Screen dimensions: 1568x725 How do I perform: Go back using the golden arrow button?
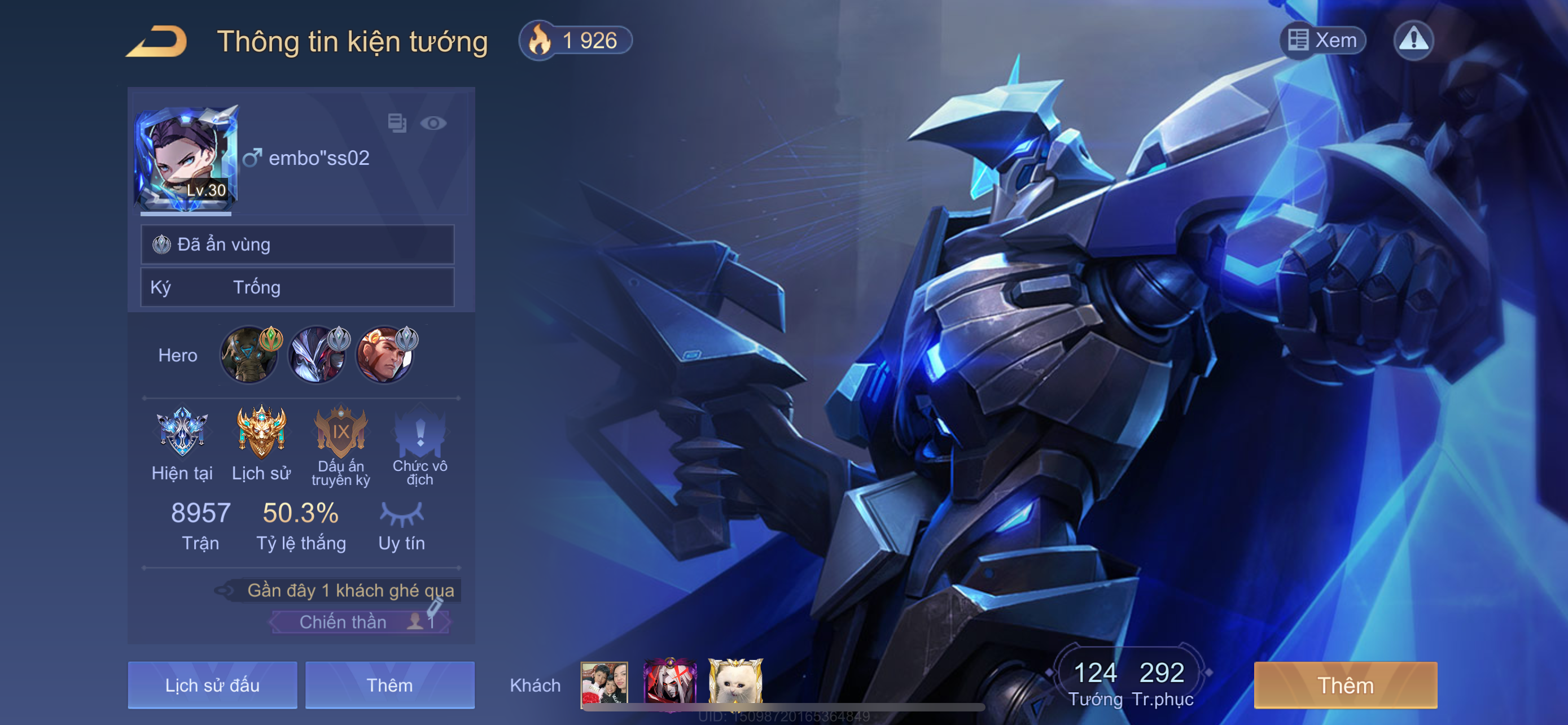pos(157,41)
